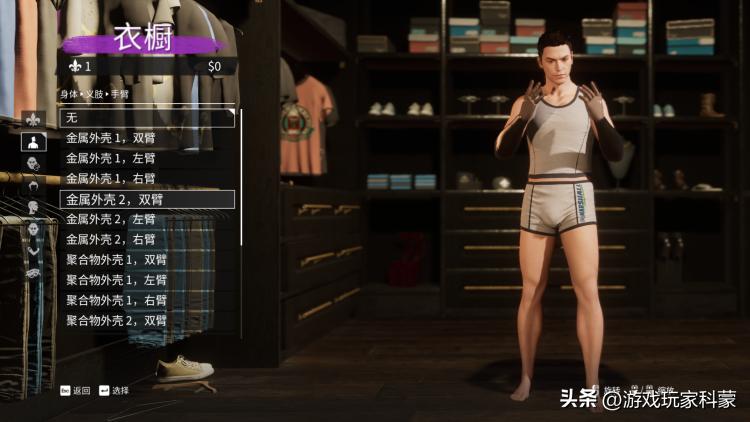Viewport: 750px width, 422px height.
Task: Choose the highlighted 金属外壳 2，双臂 entry
Action: (x=147, y=199)
